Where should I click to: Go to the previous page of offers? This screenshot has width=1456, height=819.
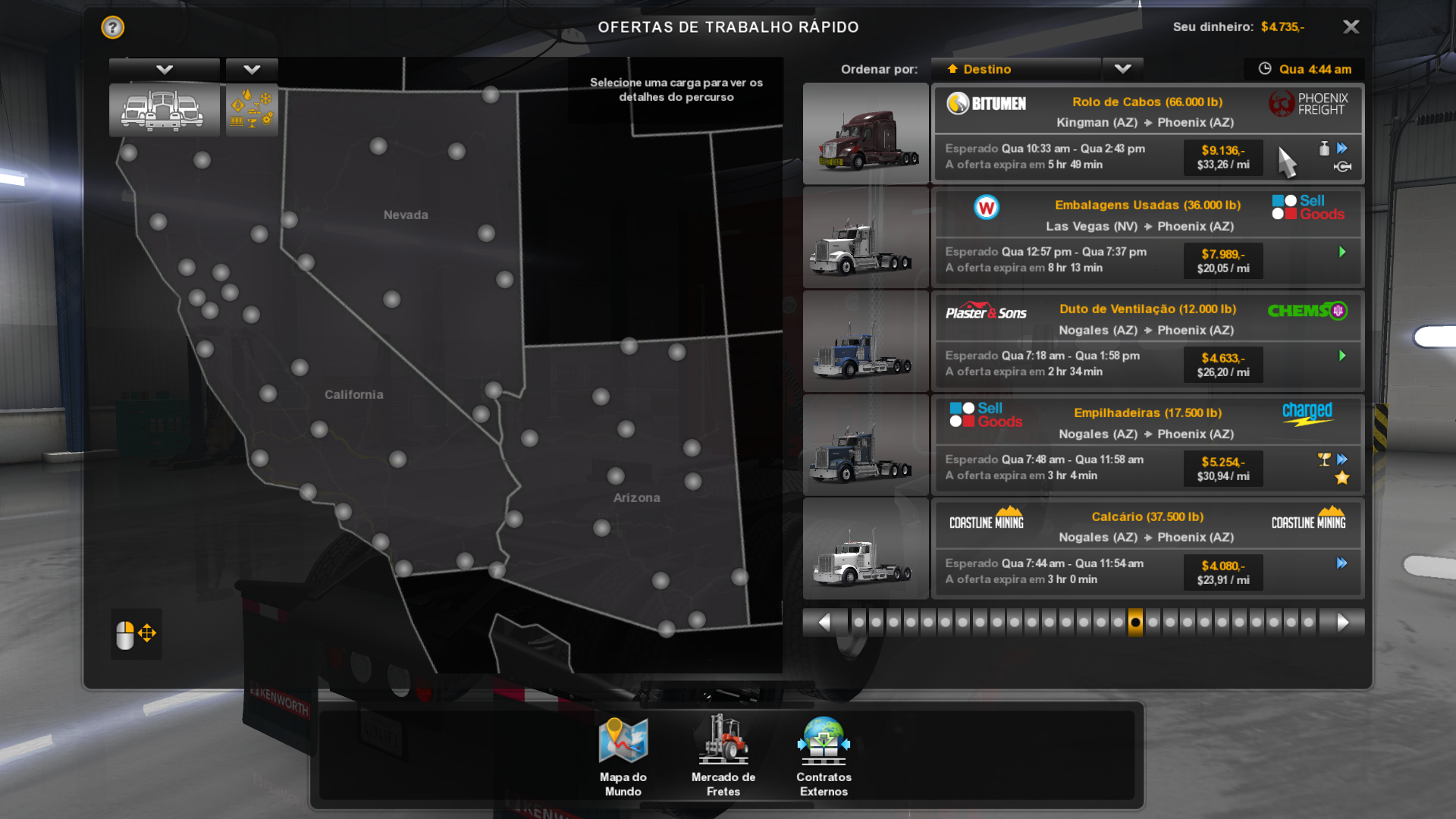pyautogui.click(x=824, y=623)
